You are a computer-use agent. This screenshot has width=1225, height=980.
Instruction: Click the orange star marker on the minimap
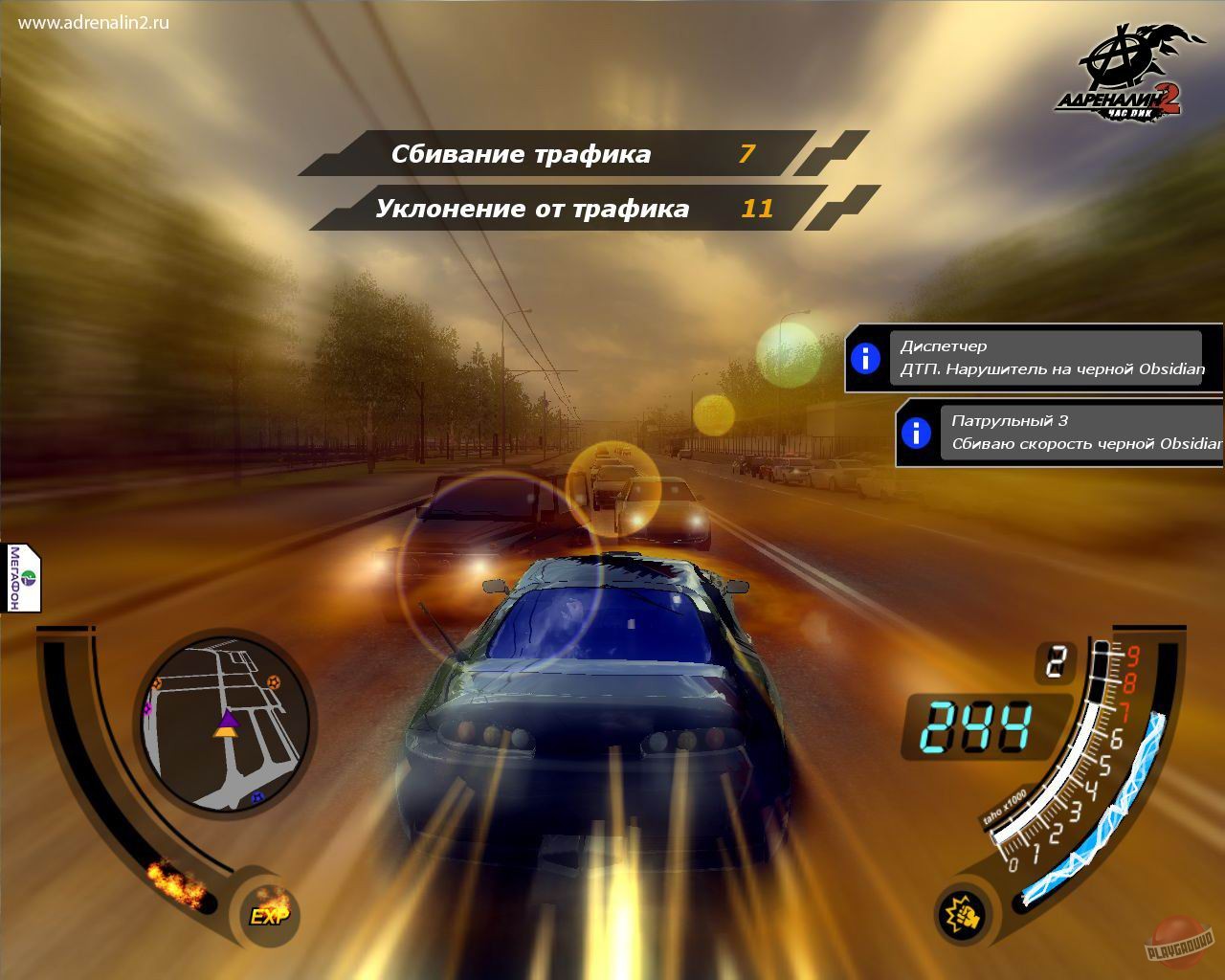click(x=275, y=682)
